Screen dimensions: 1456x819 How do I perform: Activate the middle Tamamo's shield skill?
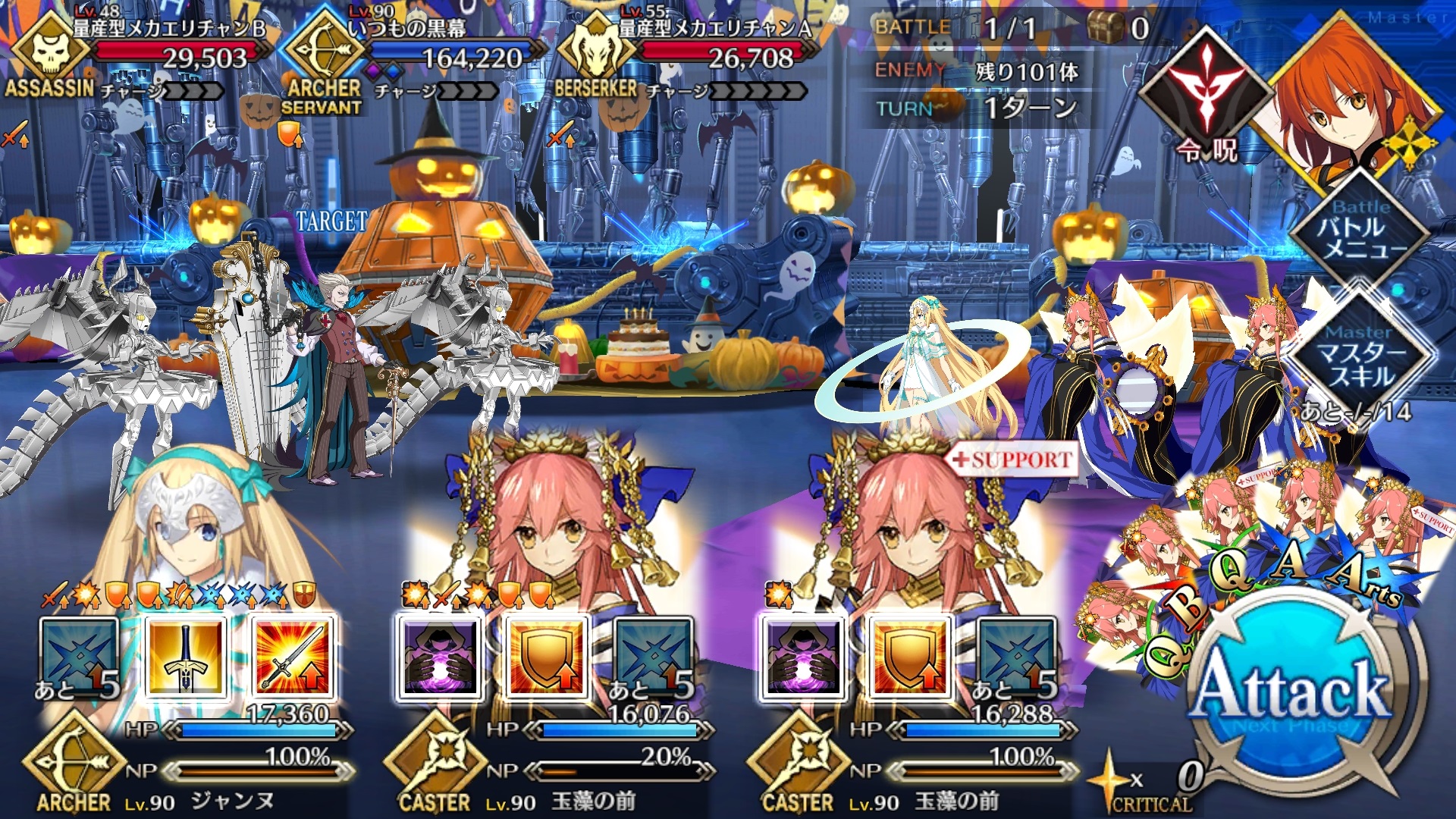pyautogui.click(x=545, y=657)
